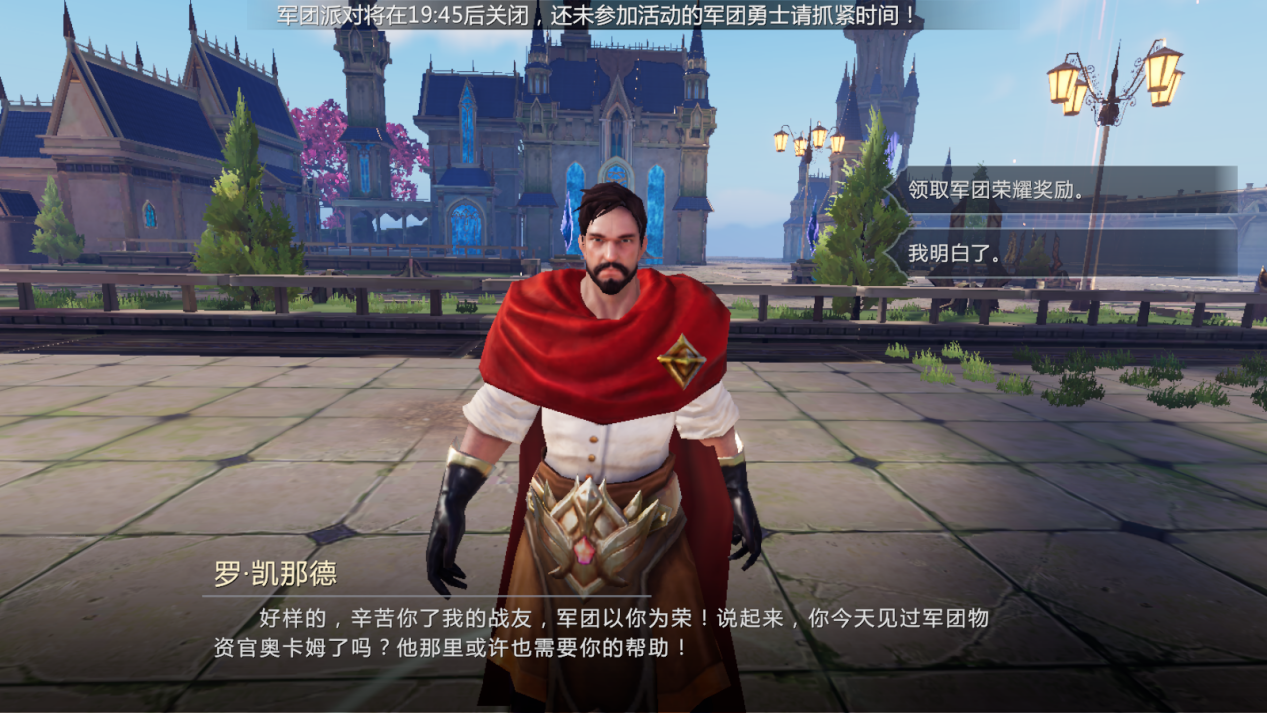Image resolution: width=1267 pixels, height=713 pixels.
Task: Select the "我明白了" reply
Action: 1060,253
